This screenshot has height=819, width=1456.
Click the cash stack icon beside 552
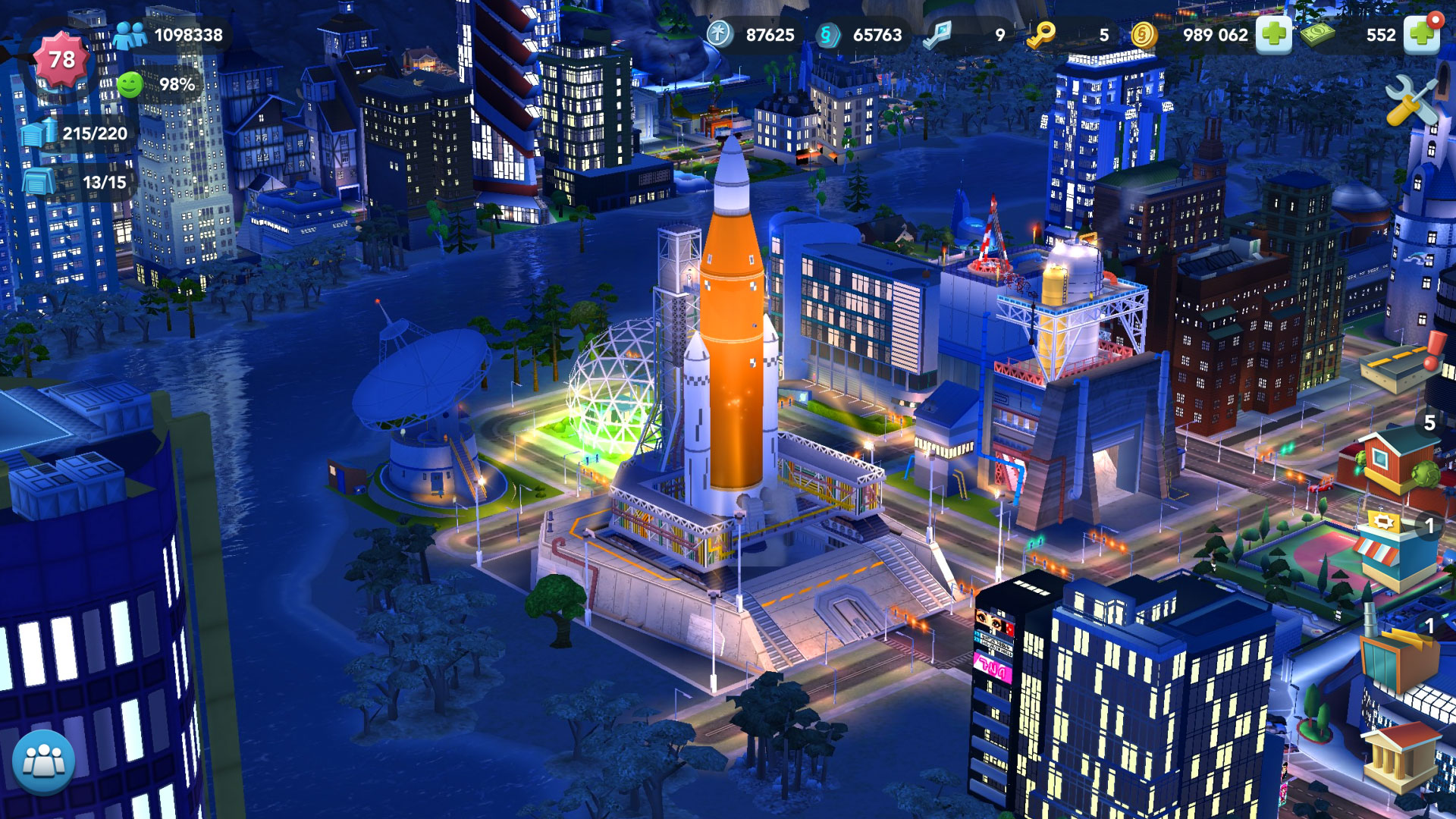pos(1317,34)
